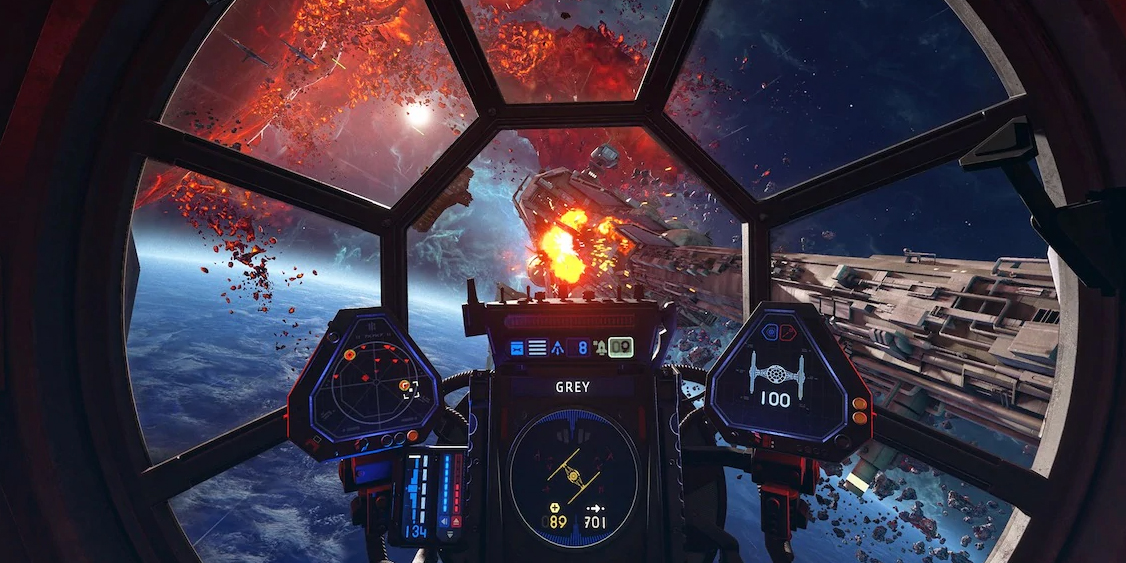
Task: Choose the blue laser cannon icon
Action: [517, 347]
